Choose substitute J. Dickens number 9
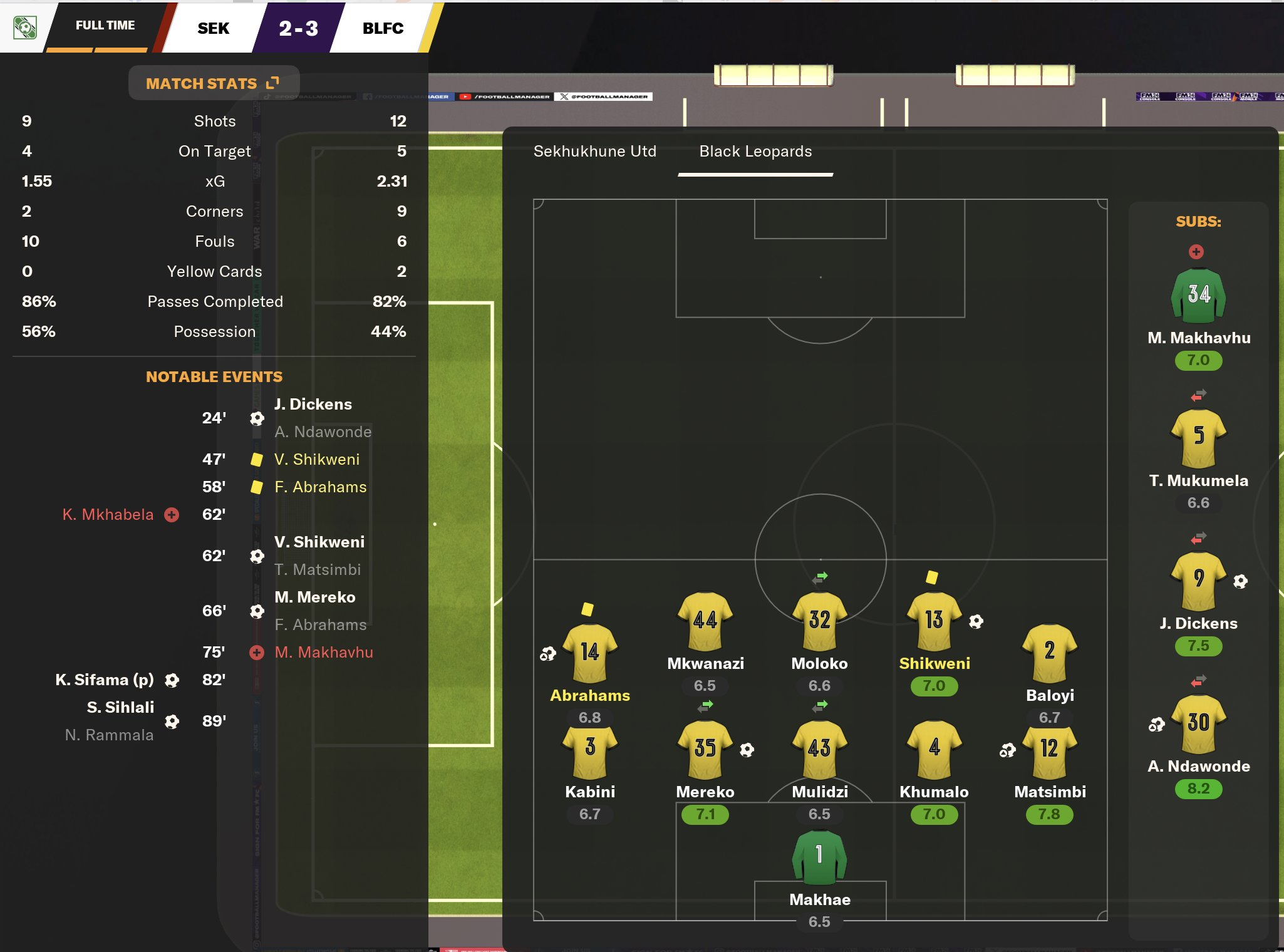Viewport: 1284px width, 952px height. click(1198, 579)
